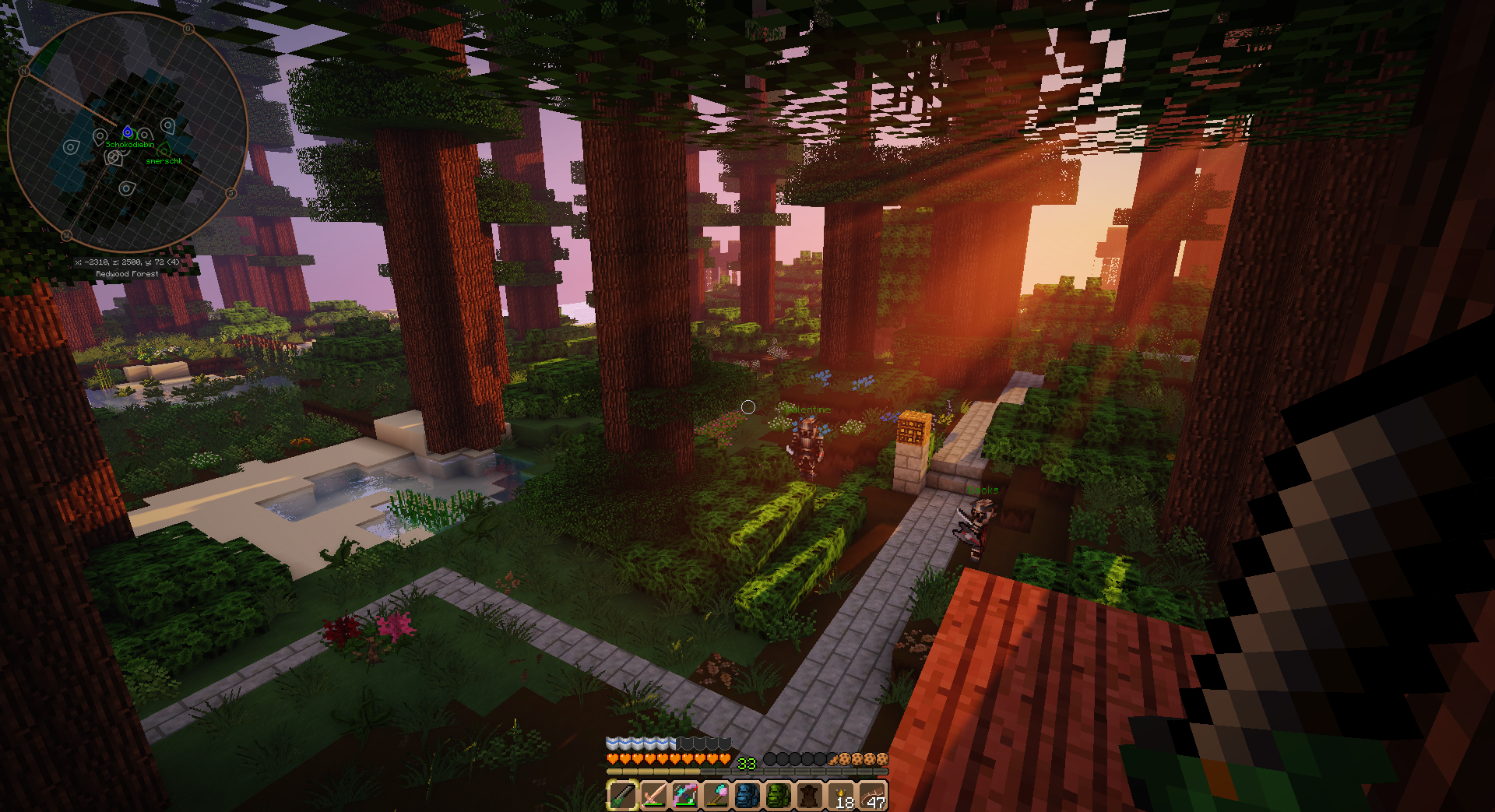The width and height of the screenshot is (1495, 812).
Task: Click the S compass marker on minimap
Action: click(x=230, y=193)
